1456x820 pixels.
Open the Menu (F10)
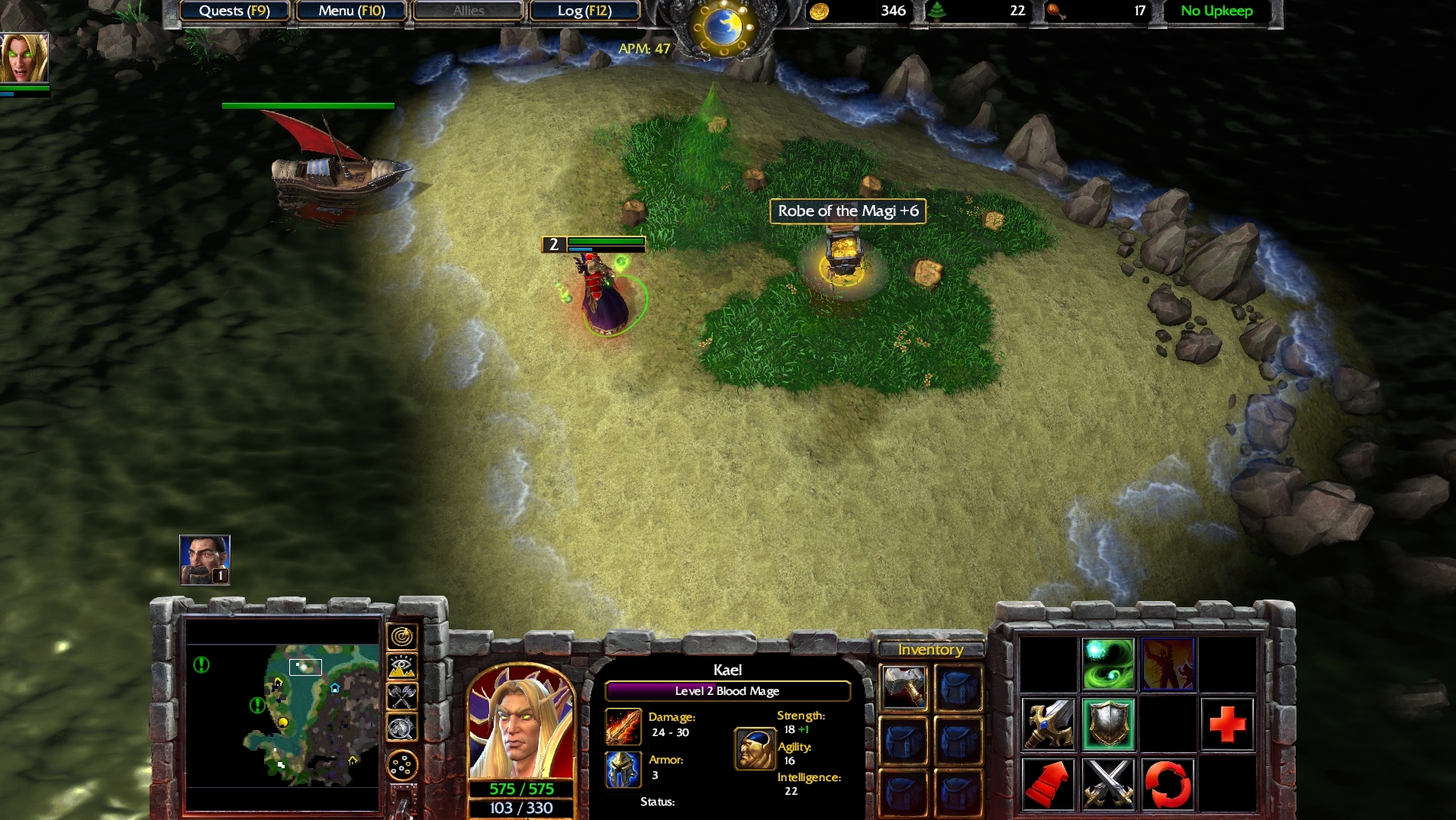tap(351, 11)
